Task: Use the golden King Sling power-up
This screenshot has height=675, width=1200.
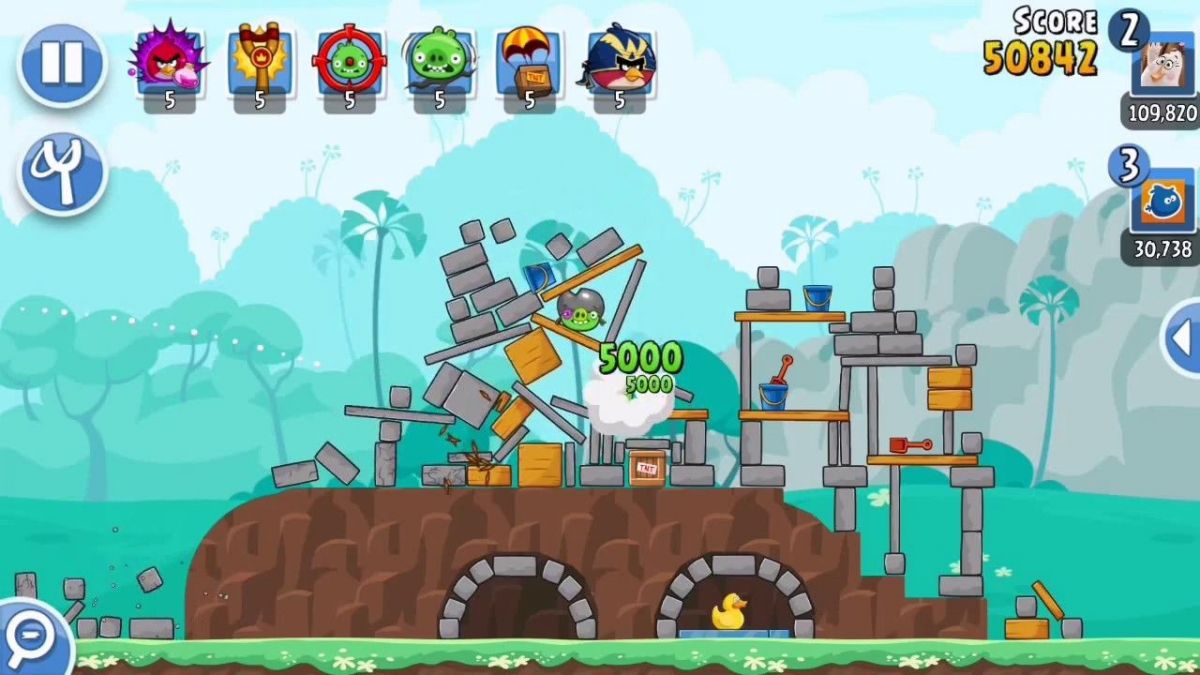Action: [x=259, y=62]
